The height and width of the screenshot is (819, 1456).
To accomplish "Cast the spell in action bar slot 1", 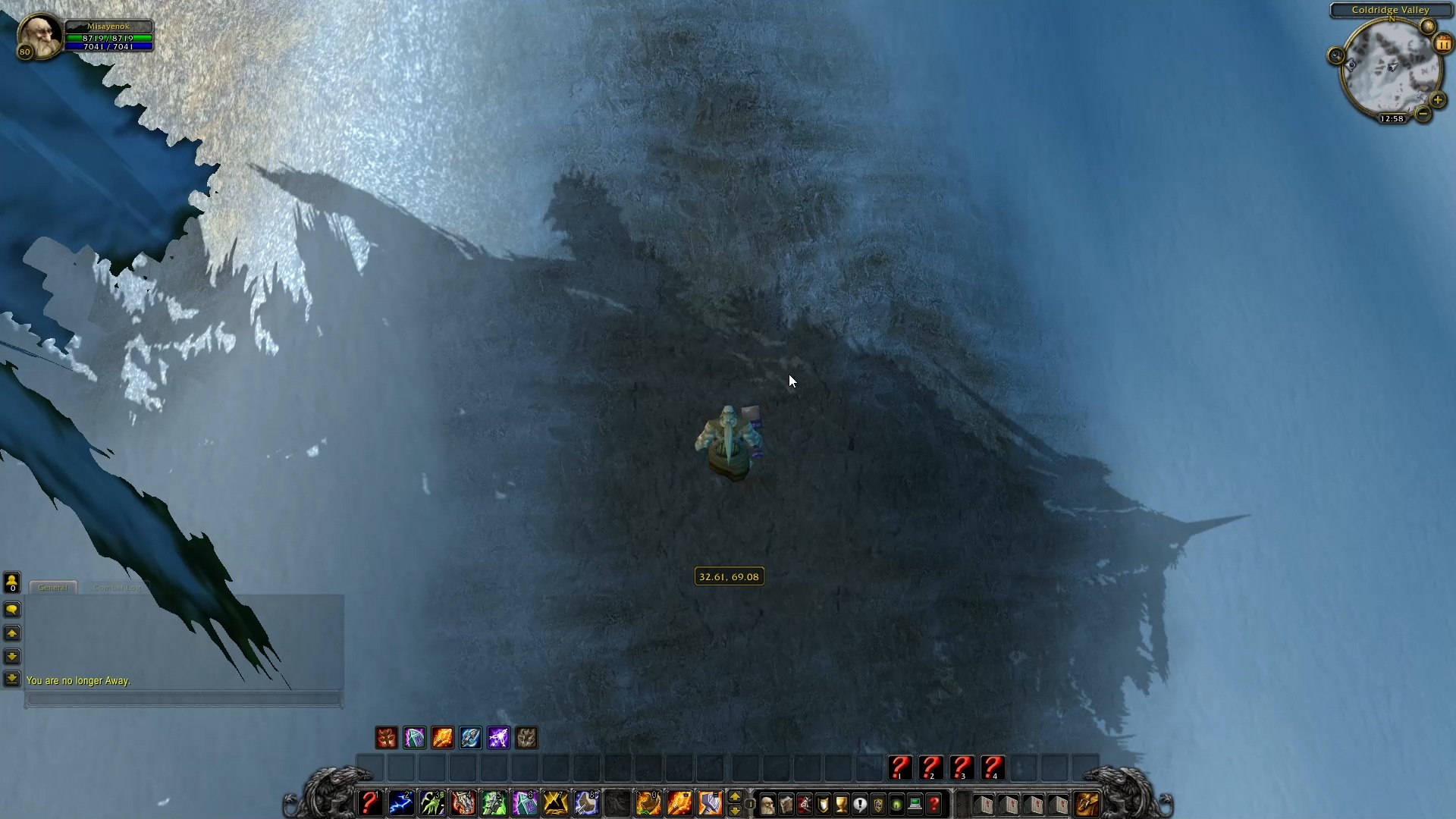I will (370, 804).
